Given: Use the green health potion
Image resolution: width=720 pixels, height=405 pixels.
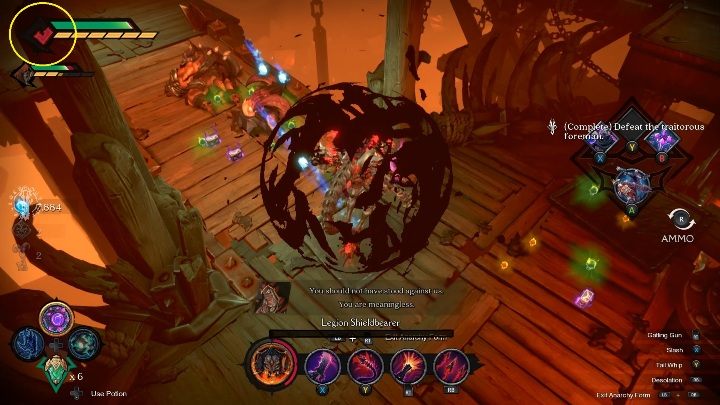Looking at the screenshot, I should (x=56, y=373).
